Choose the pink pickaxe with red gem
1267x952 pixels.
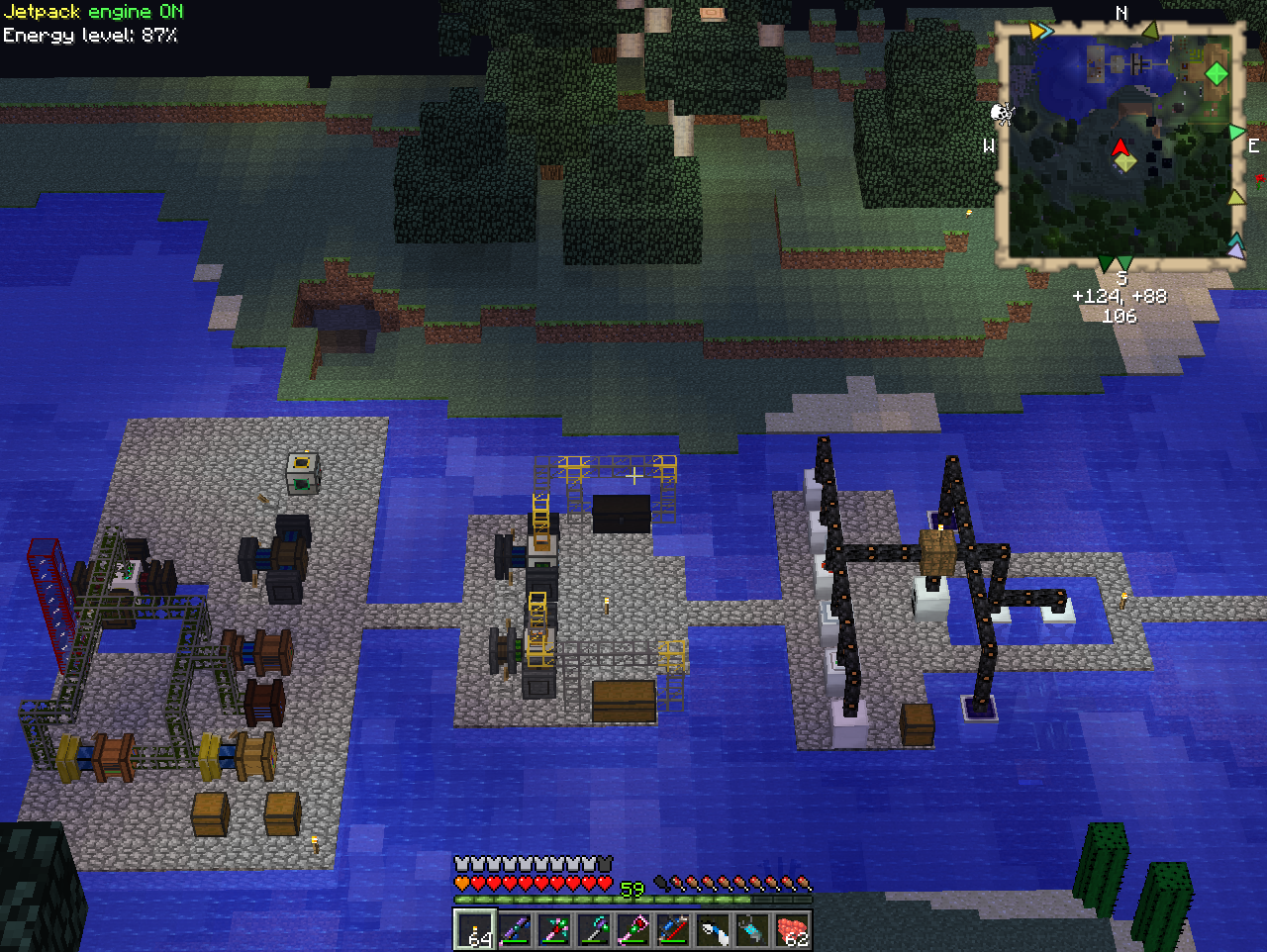[x=554, y=930]
